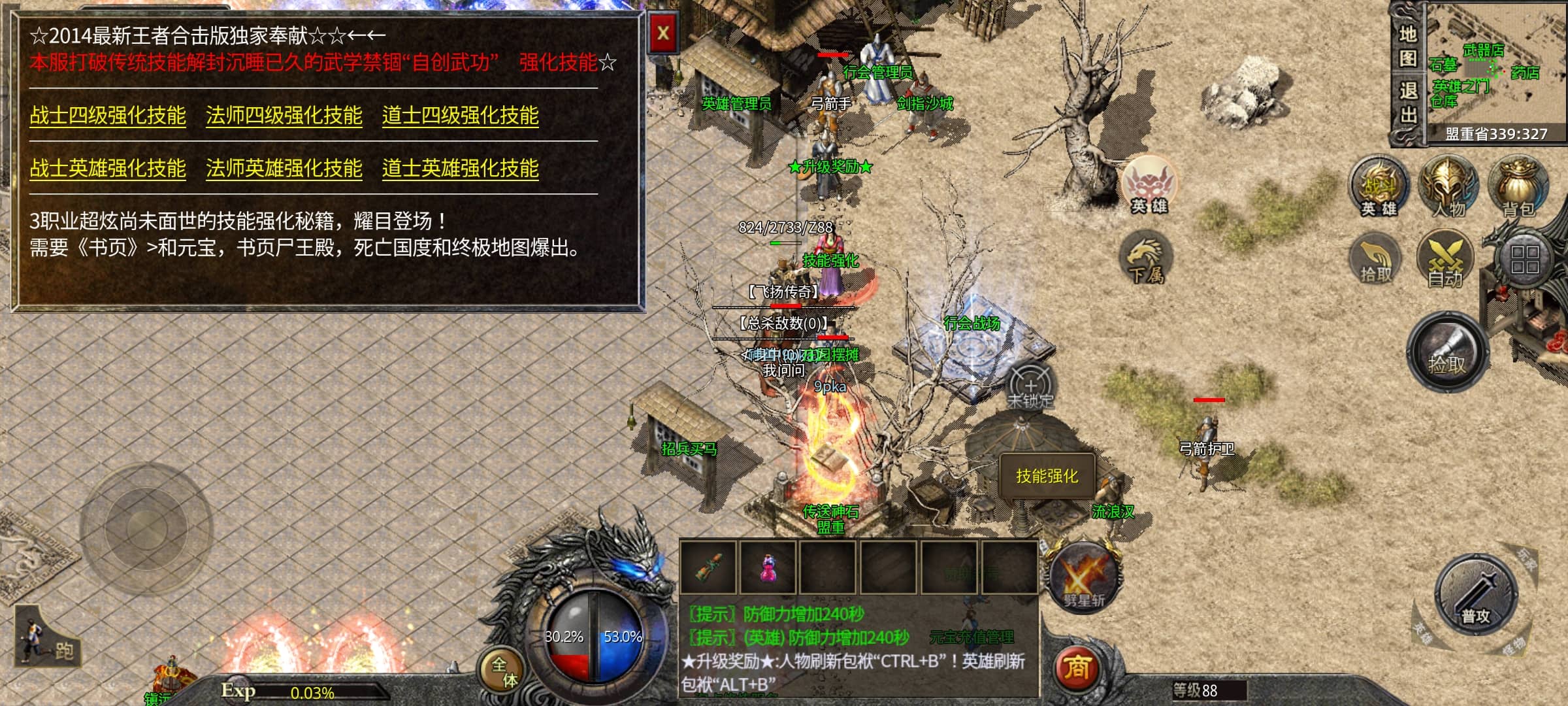Open the 背包 bag icon
The width and height of the screenshot is (1568, 706).
1518,186
